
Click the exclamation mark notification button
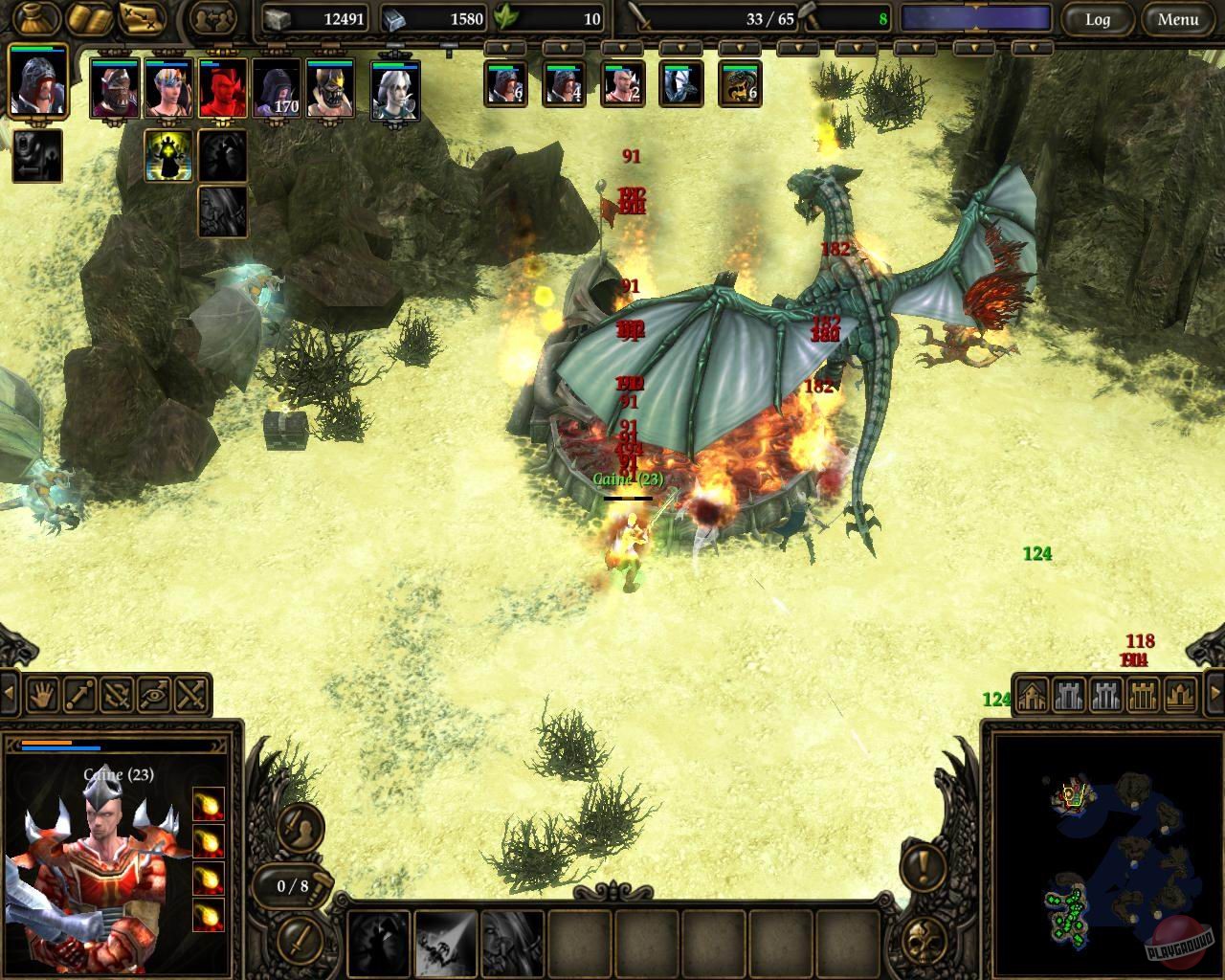point(923,868)
